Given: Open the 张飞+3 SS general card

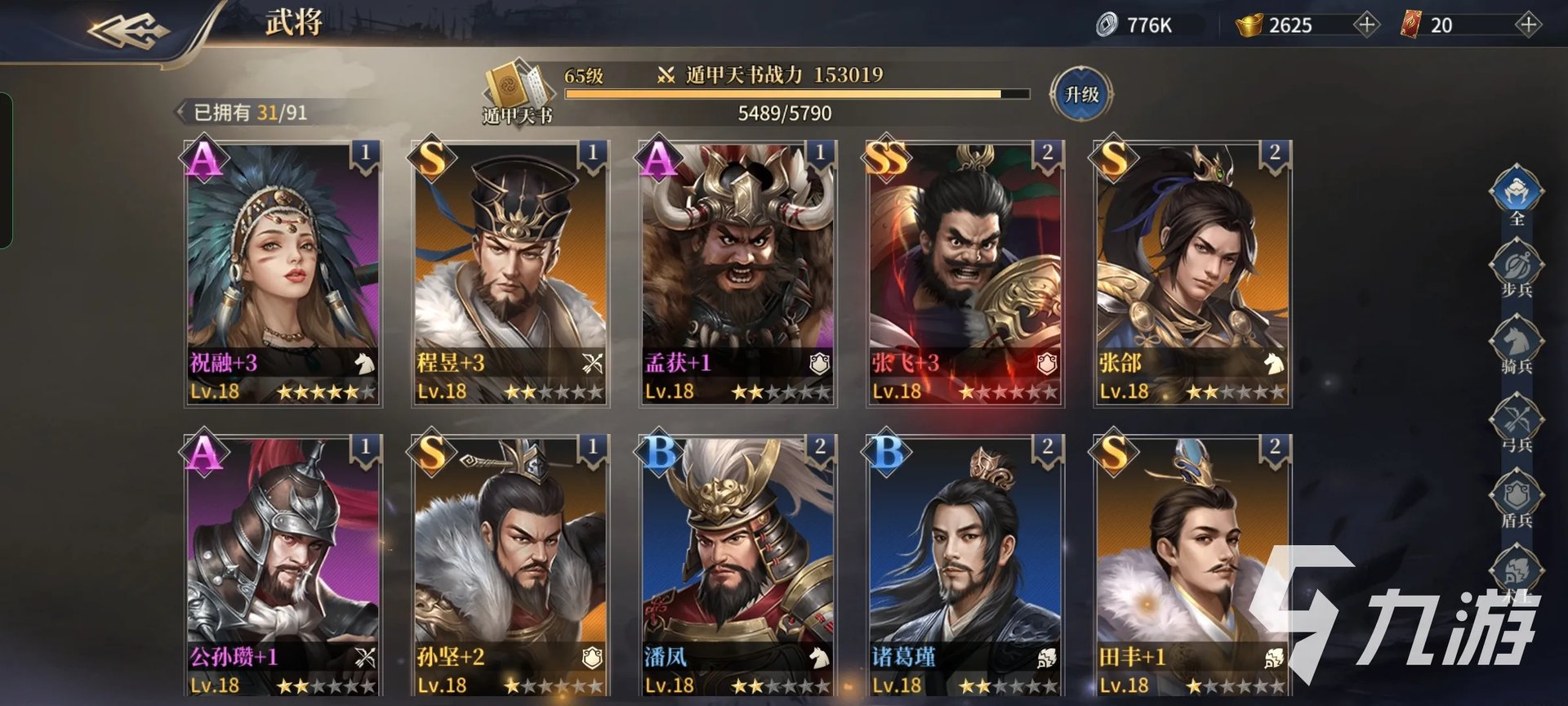Looking at the screenshot, I should point(964,273).
